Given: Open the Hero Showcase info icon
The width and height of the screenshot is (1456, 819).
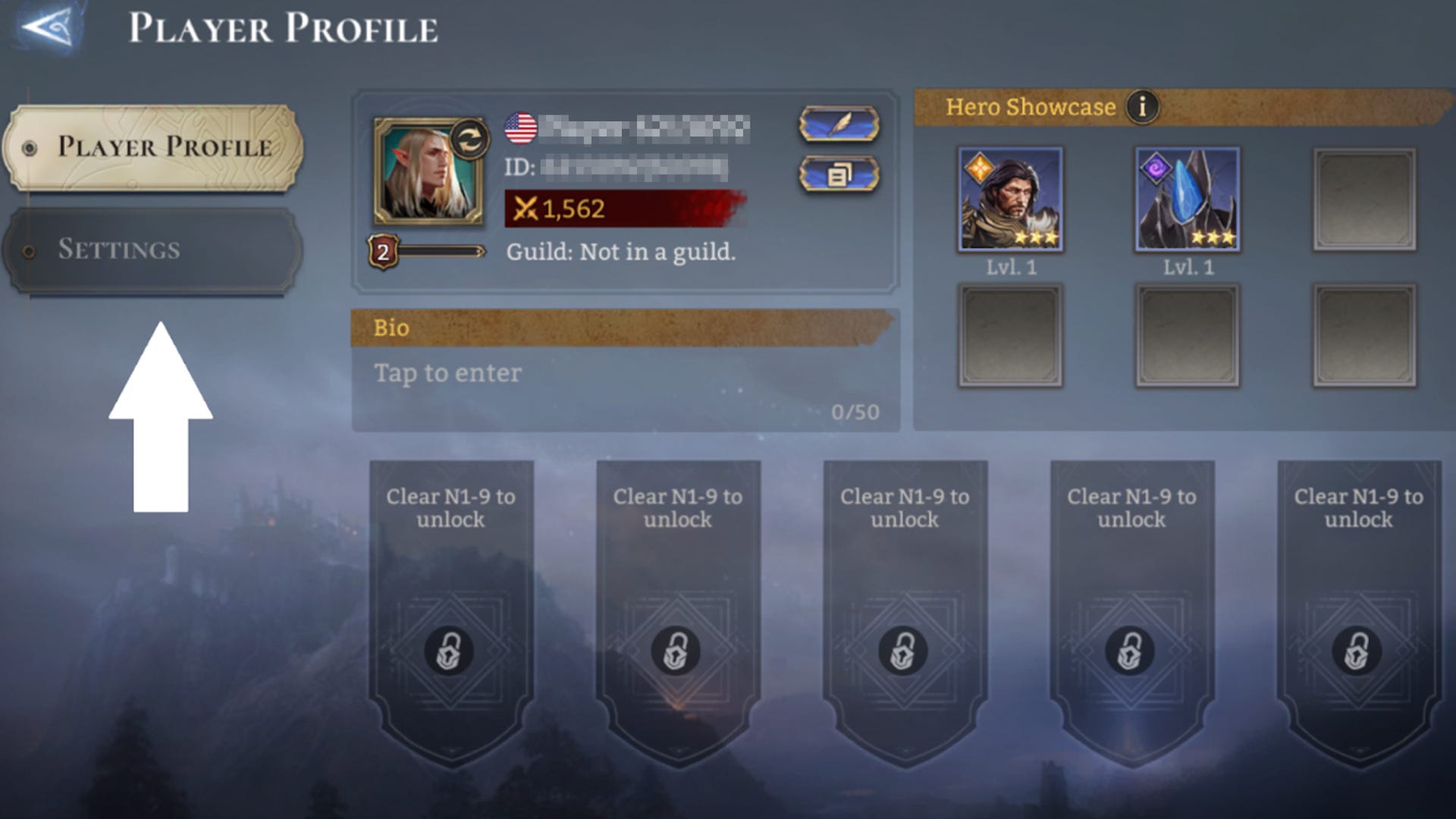Looking at the screenshot, I should (x=1144, y=107).
